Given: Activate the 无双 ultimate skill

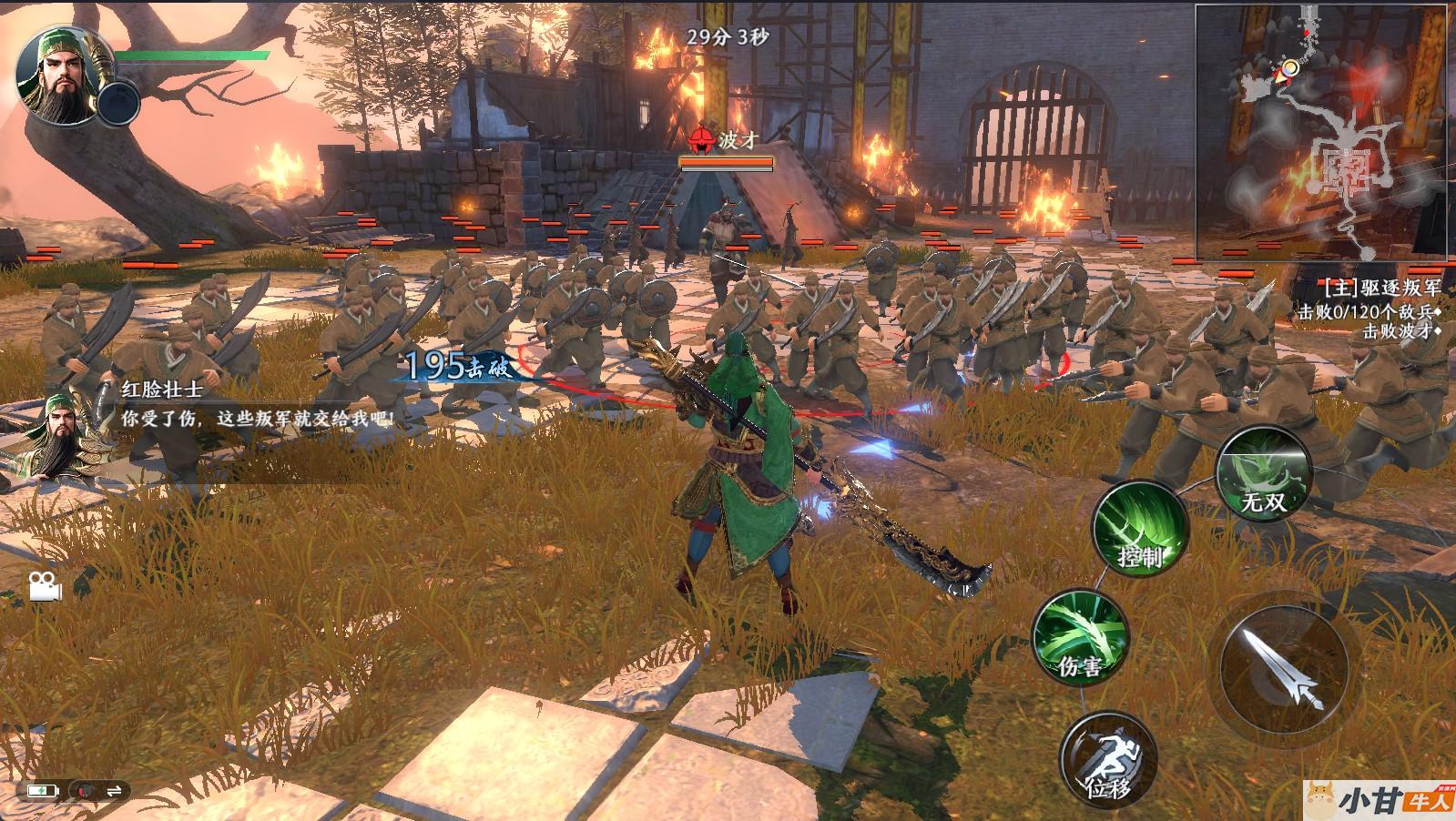Looking at the screenshot, I should 1263,474.
